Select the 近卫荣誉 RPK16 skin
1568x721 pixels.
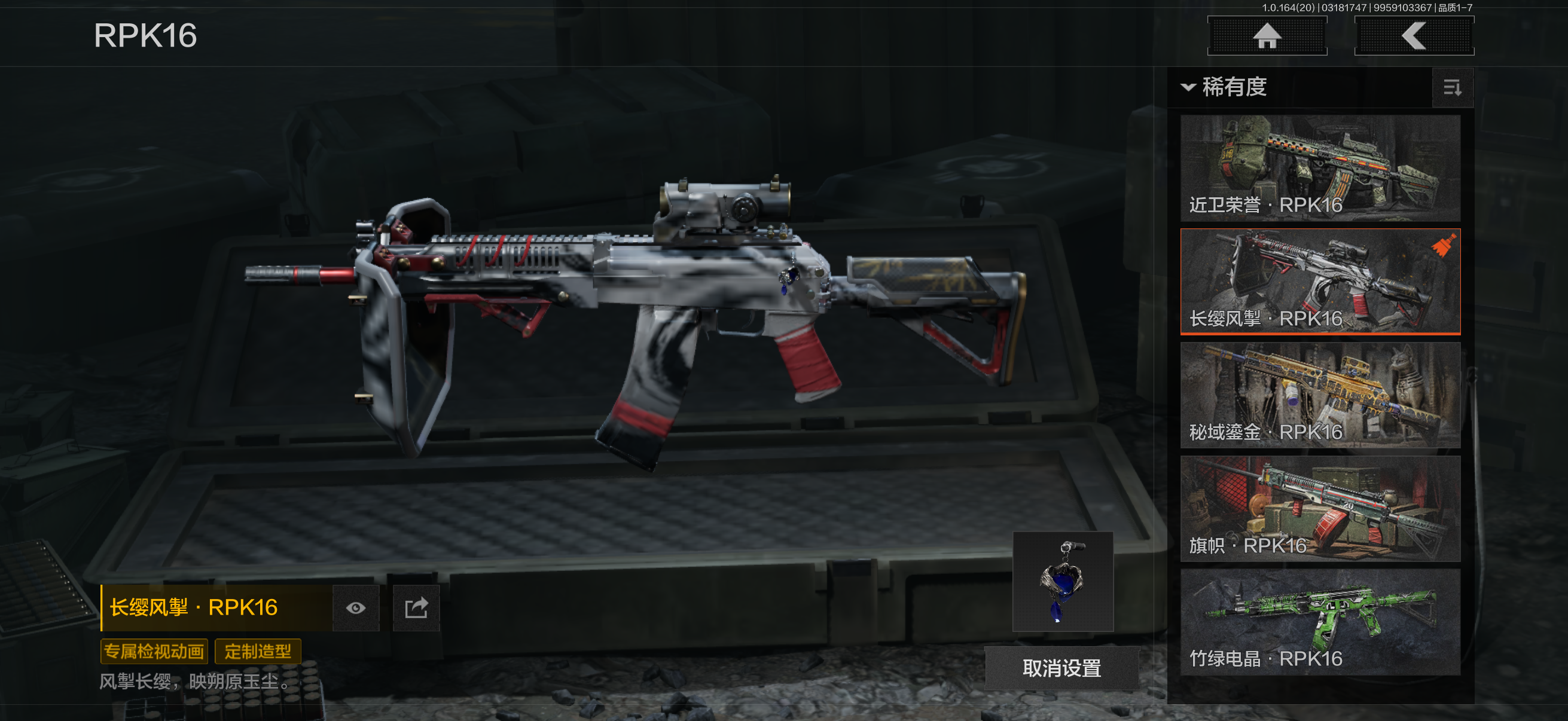[x=1320, y=168]
